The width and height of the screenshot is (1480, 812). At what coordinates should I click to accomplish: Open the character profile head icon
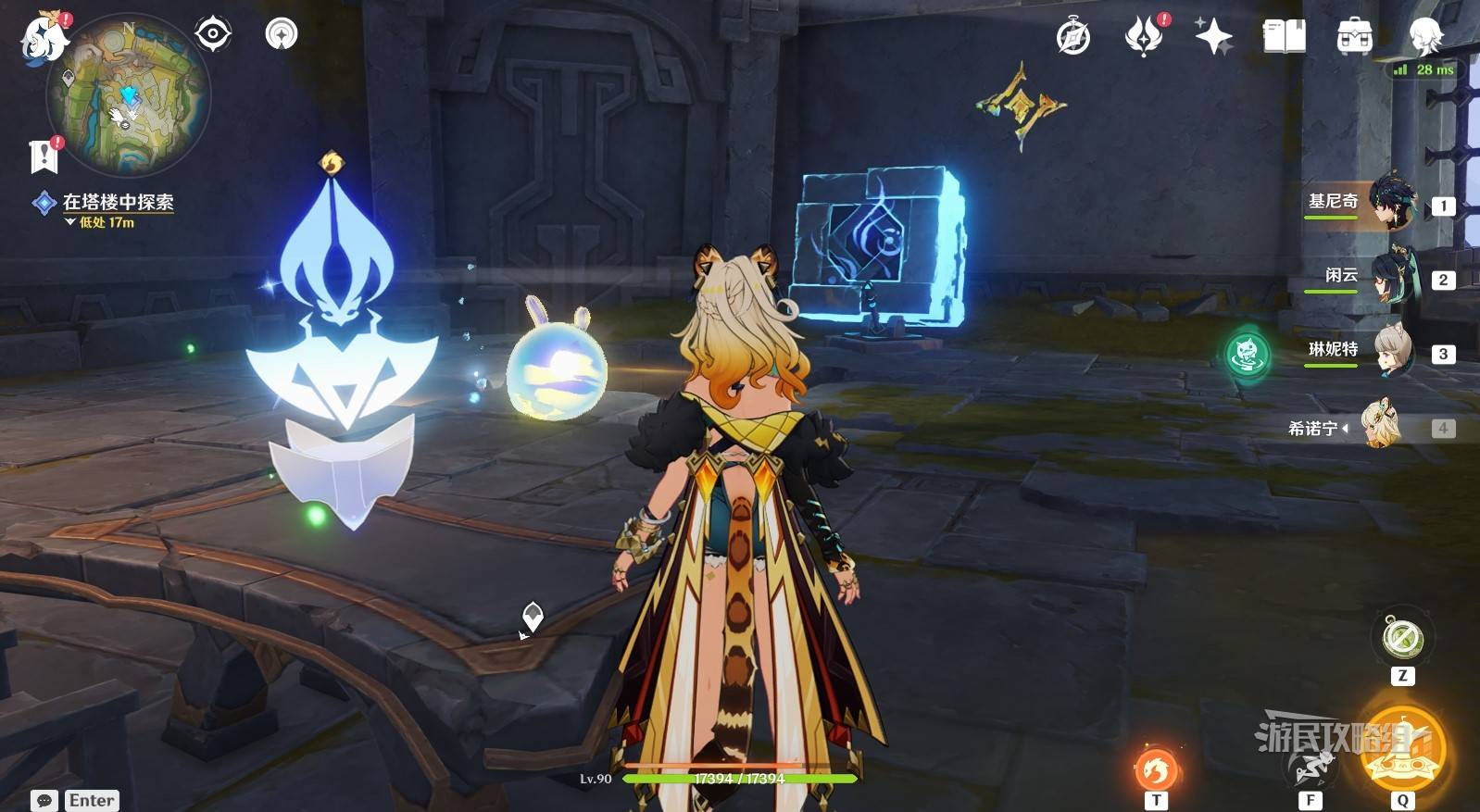(x=1424, y=37)
